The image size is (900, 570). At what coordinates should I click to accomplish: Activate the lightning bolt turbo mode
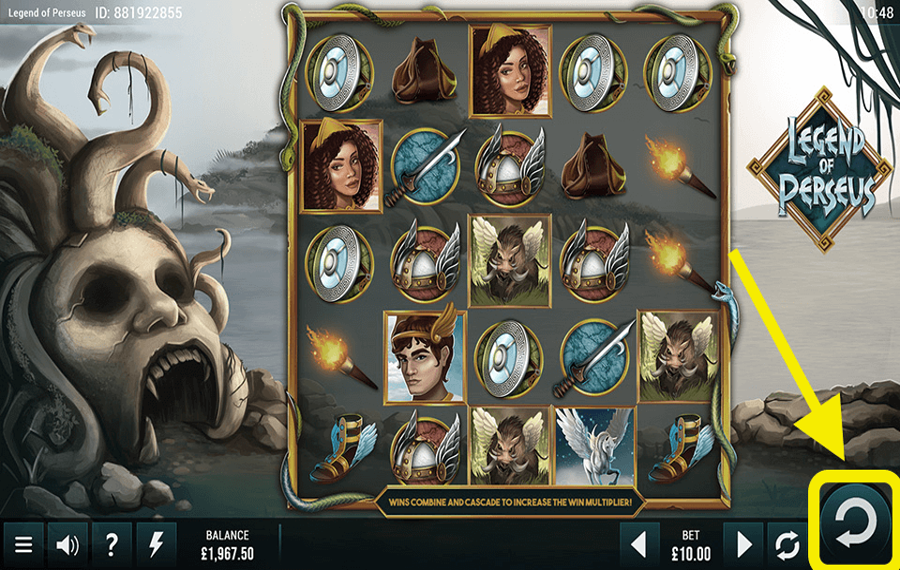click(x=155, y=545)
